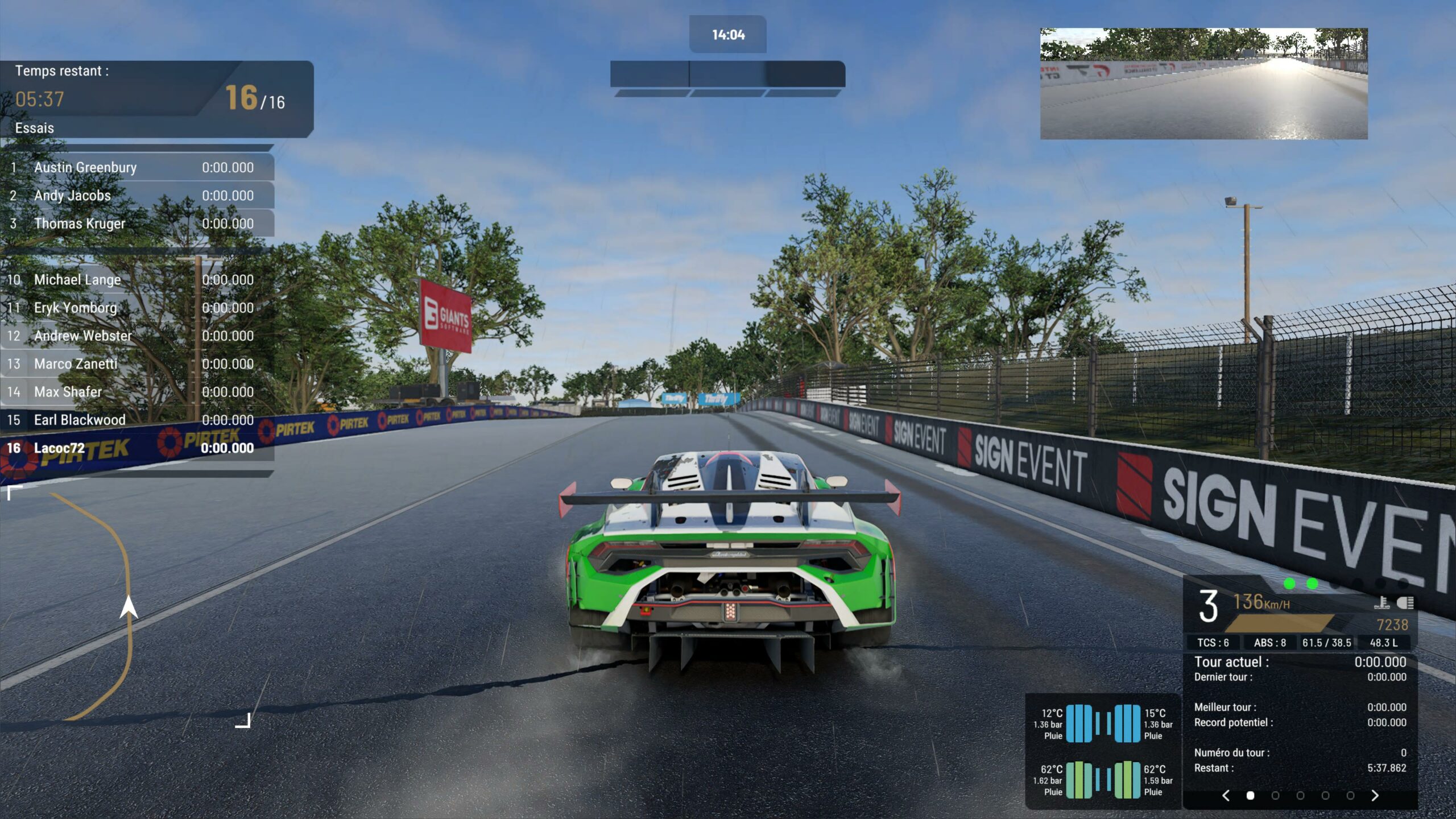Go to the next HUD info page arrow

click(1375, 795)
